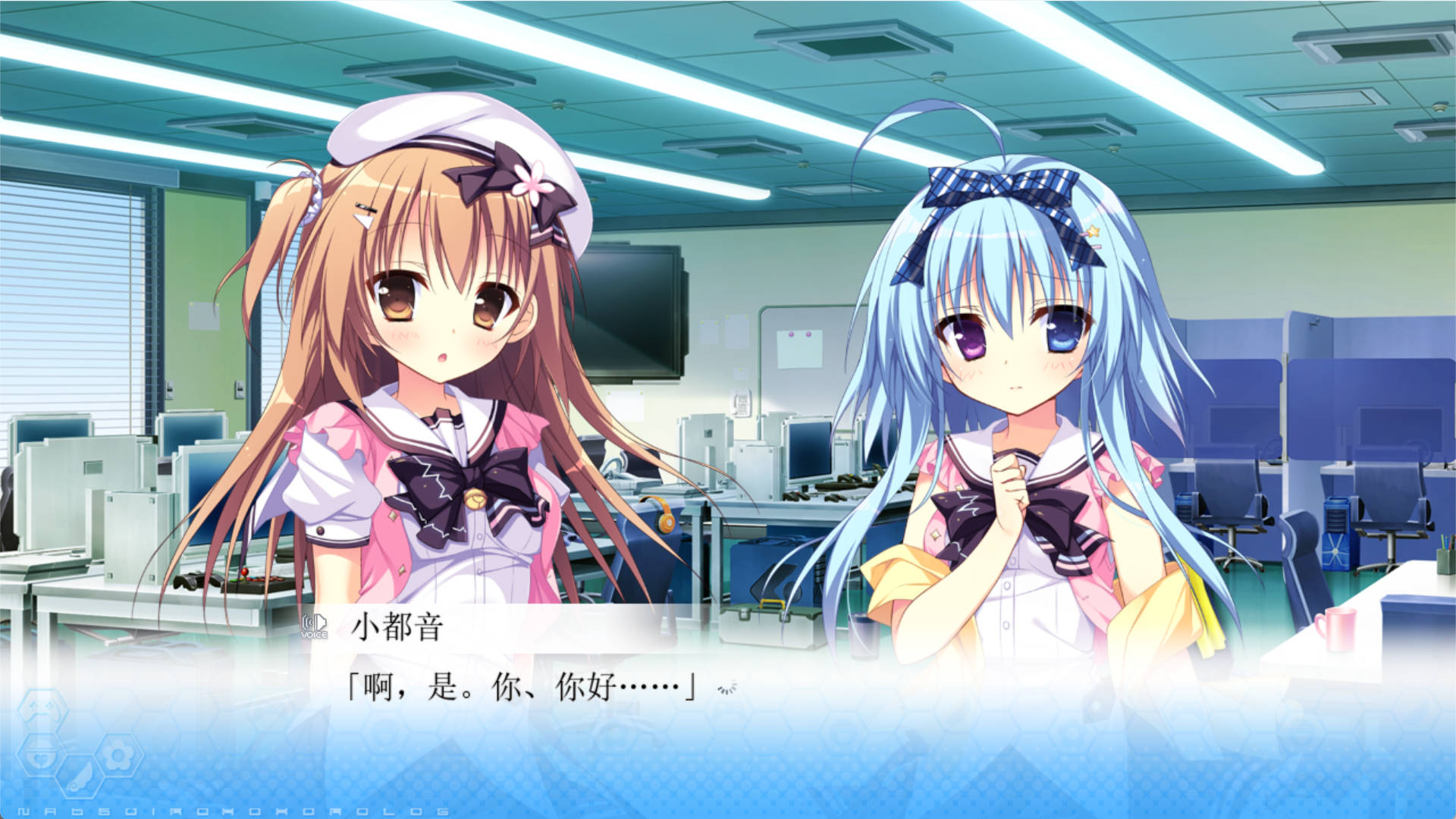Click the play arrow beside the speaker symbol
This screenshot has height=819, width=1456.
click(x=322, y=622)
